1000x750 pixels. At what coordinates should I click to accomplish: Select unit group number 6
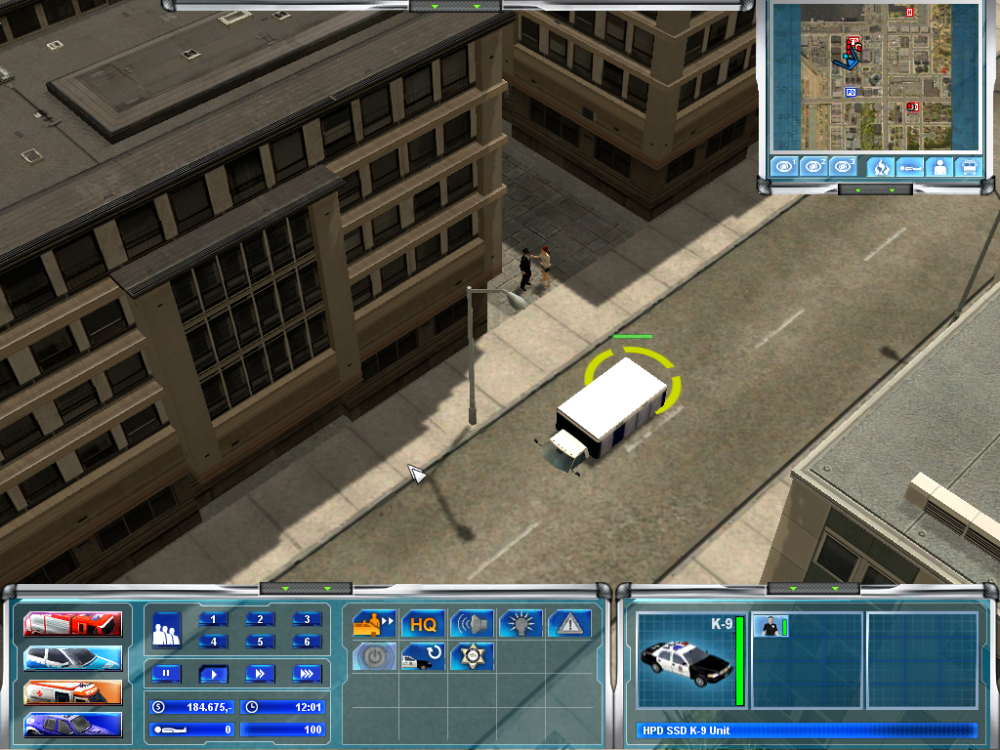(307, 642)
